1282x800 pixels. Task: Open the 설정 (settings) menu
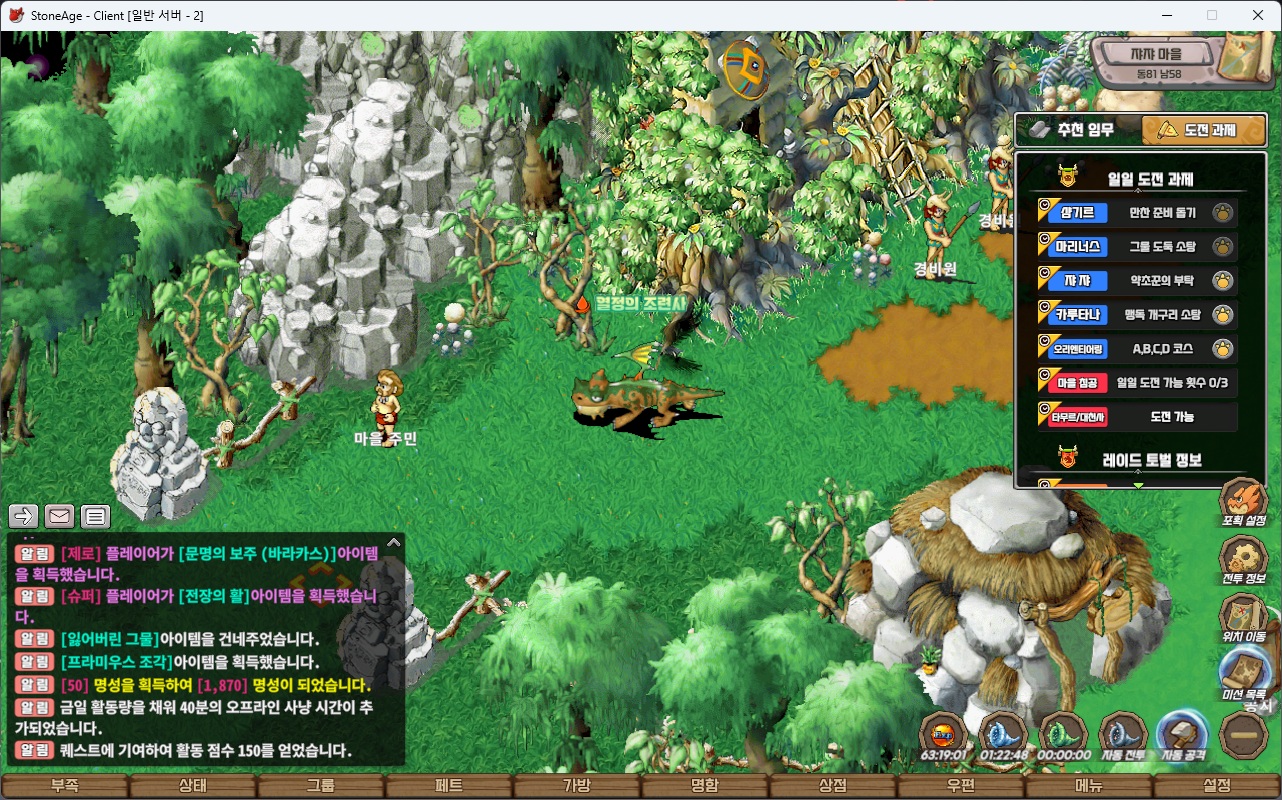coord(1217,786)
